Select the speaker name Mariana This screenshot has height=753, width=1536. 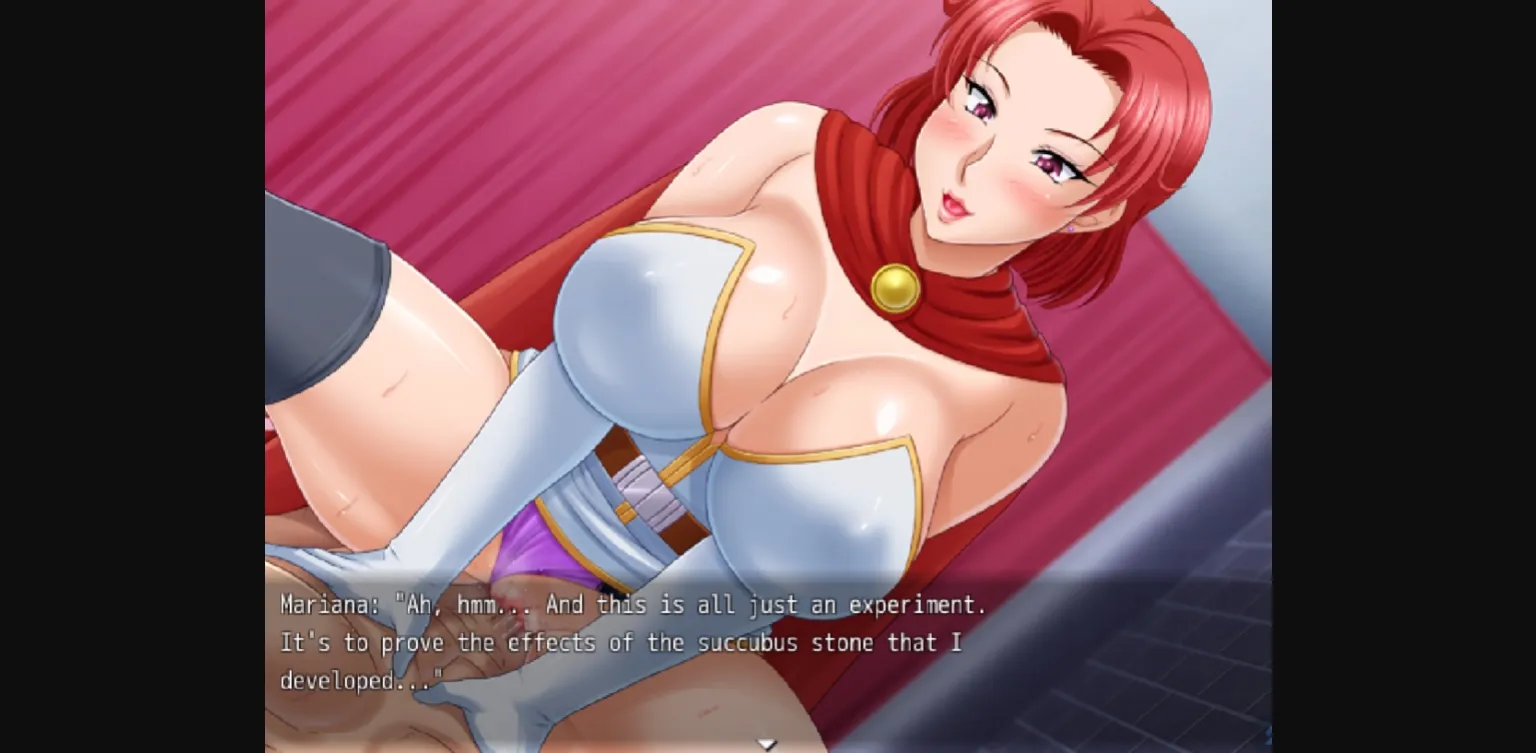pyautogui.click(x=324, y=604)
